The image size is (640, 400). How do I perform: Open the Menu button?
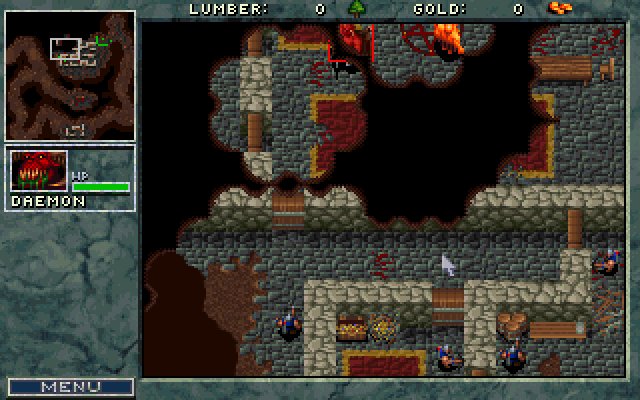[70, 386]
